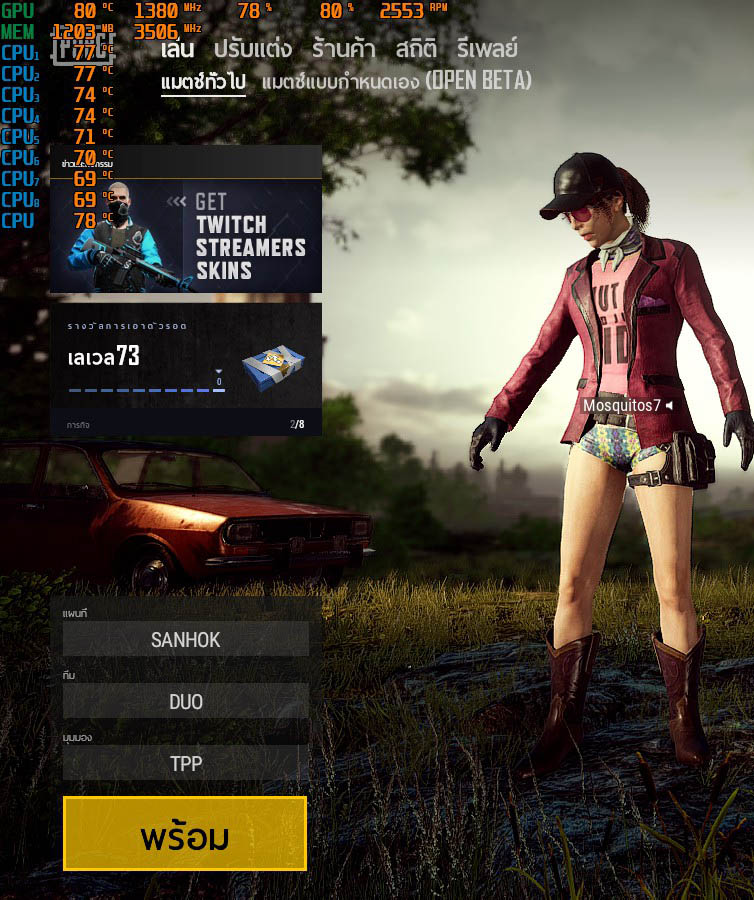Switch to the แมตช์ทั่วไป public match tab
The image size is (754, 900).
point(203,81)
